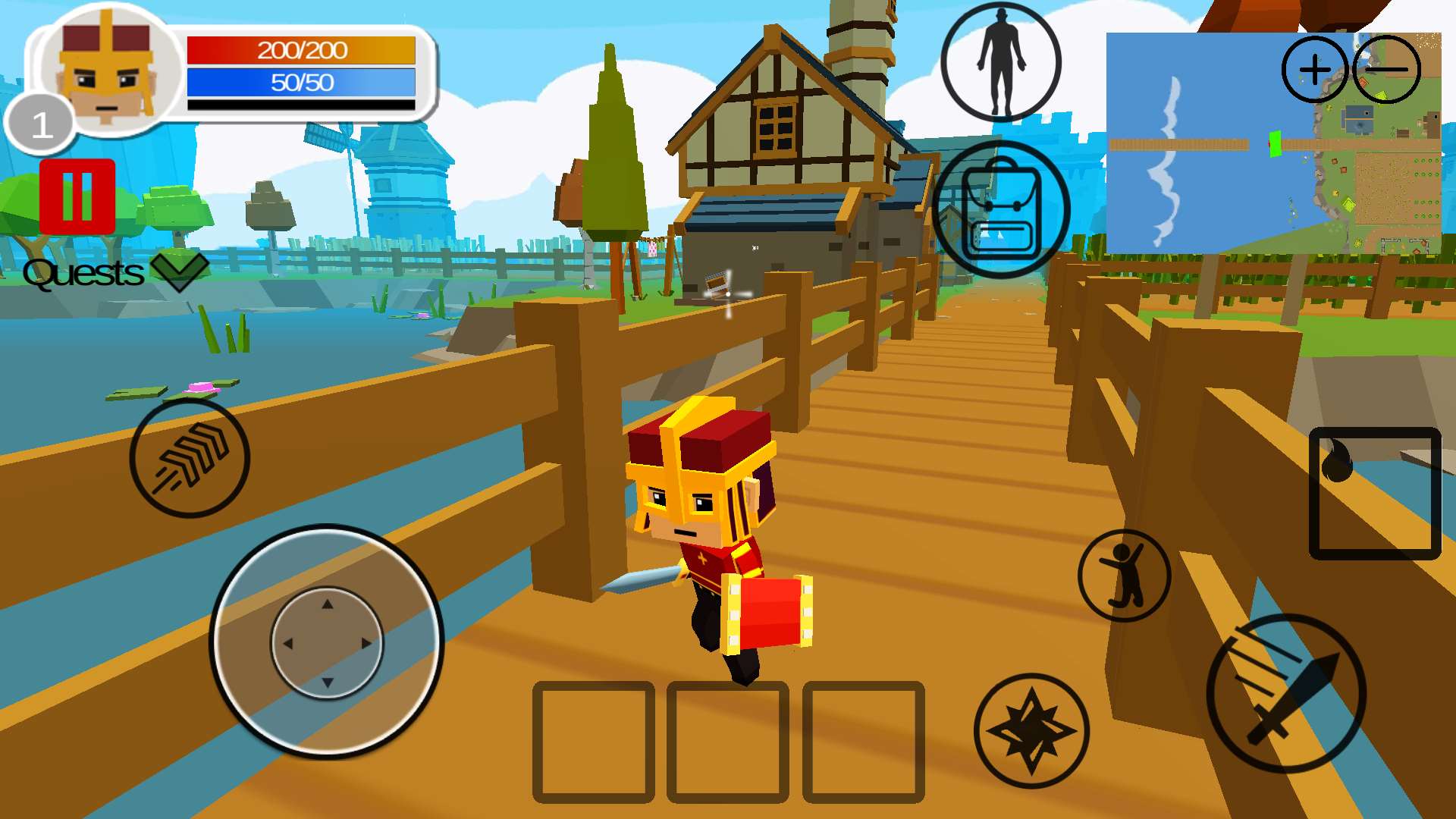Image resolution: width=1456 pixels, height=819 pixels.
Task: Click the minimap overview
Action: click(x=1228, y=174)
